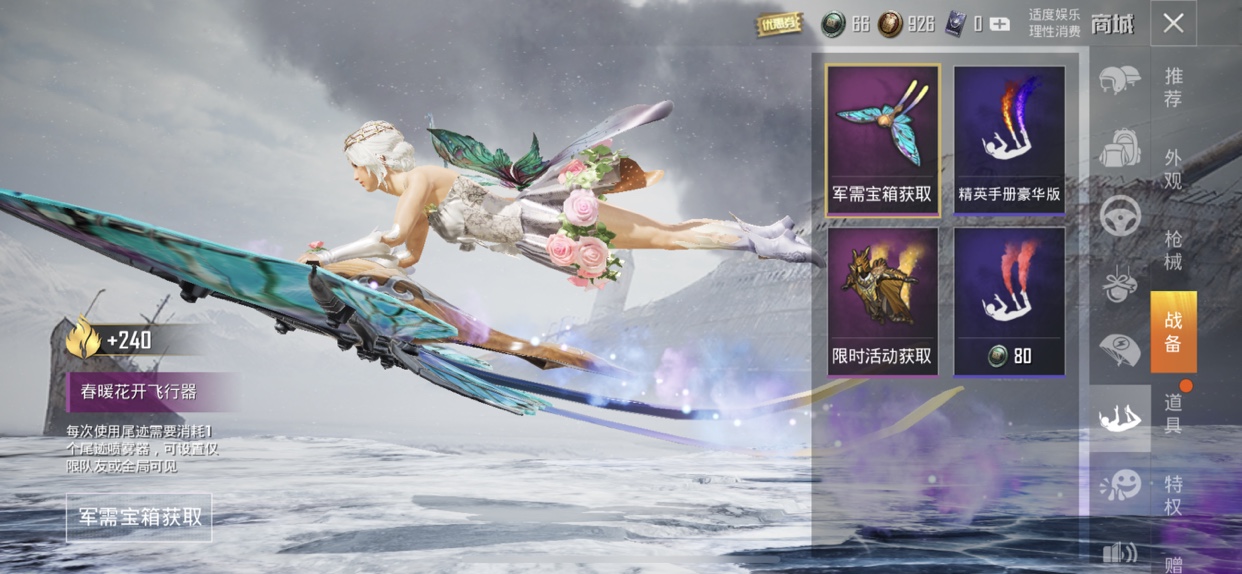Screen dimensions: 1242x574
Task: Open the emote face subcategory icon
Action: tap(1119, 486)
